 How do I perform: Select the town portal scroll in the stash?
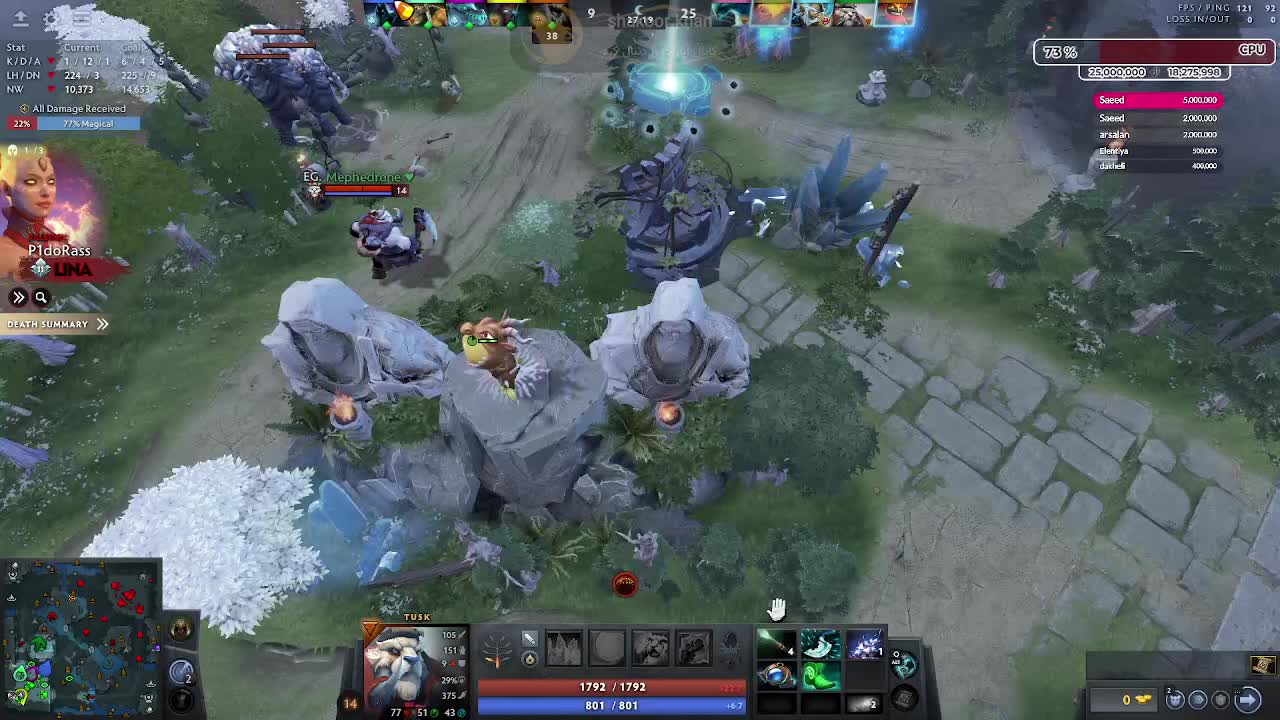tap(1263, 665)
